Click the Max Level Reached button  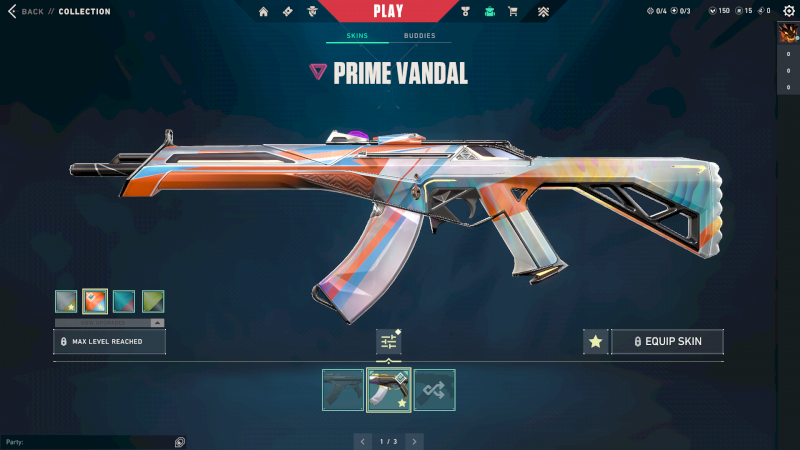(110, 342)
